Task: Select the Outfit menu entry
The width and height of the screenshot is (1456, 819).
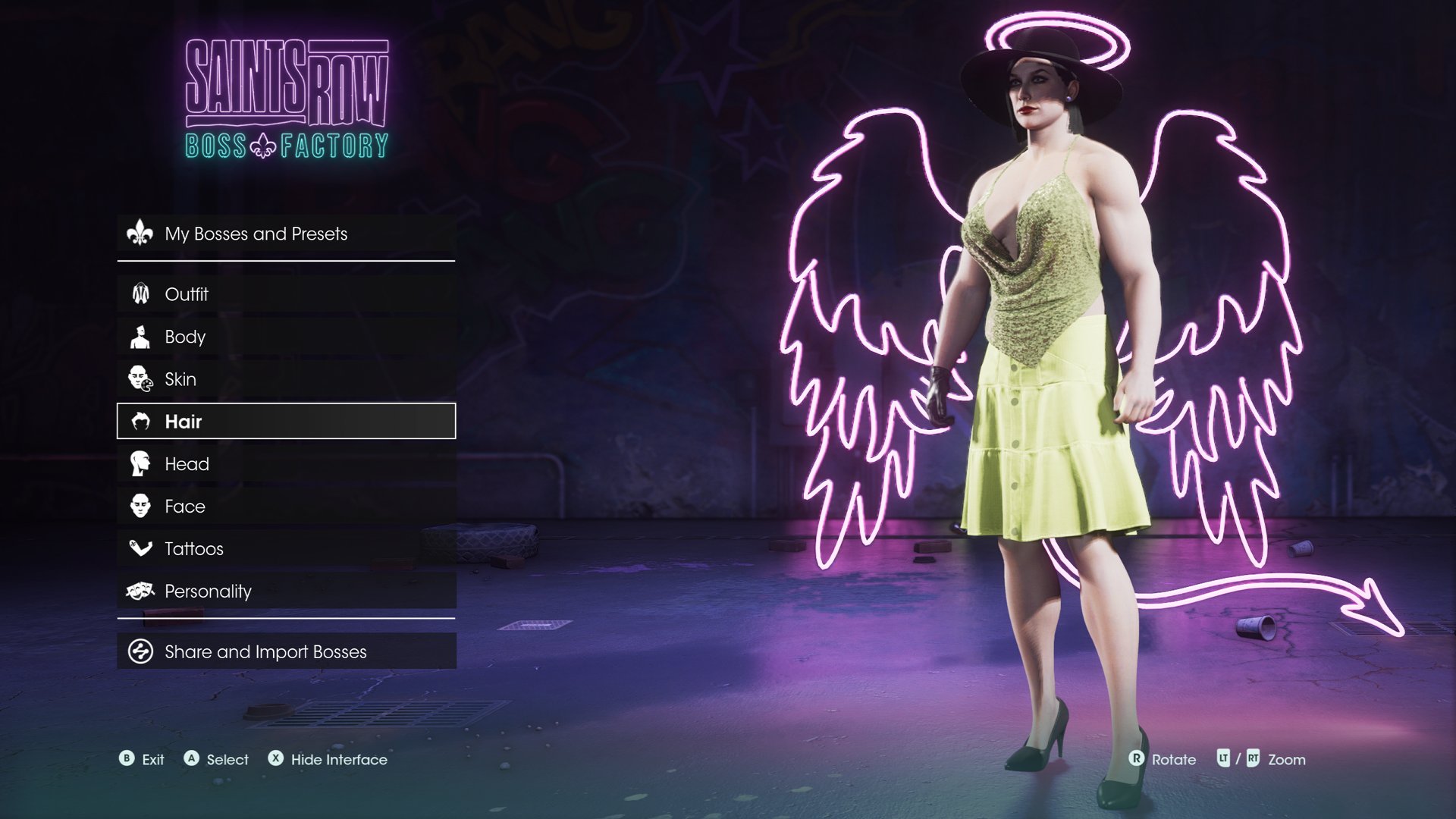Action: [286, 294]
